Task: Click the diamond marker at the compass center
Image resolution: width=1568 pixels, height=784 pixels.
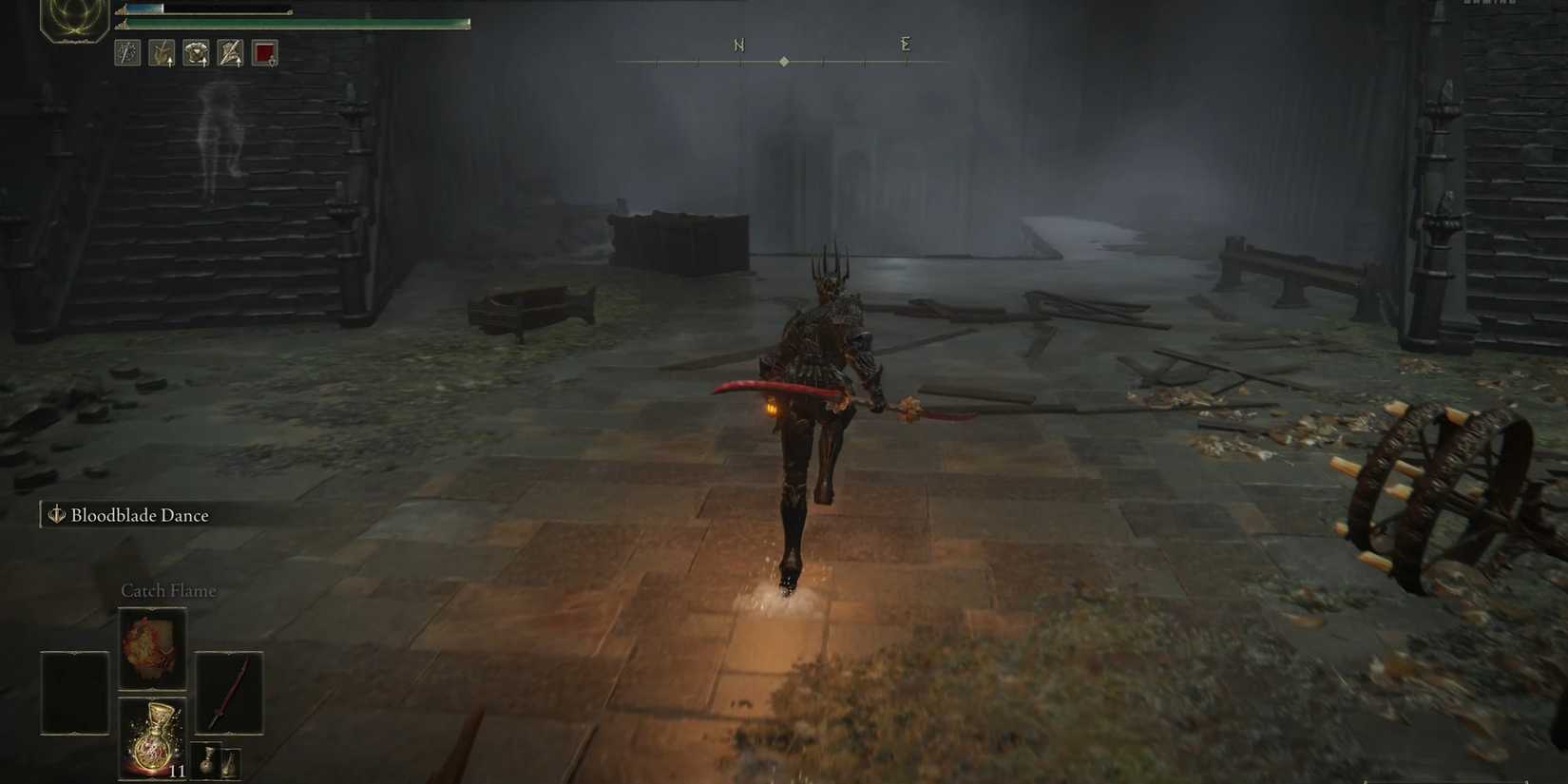Action: (784, 60)
